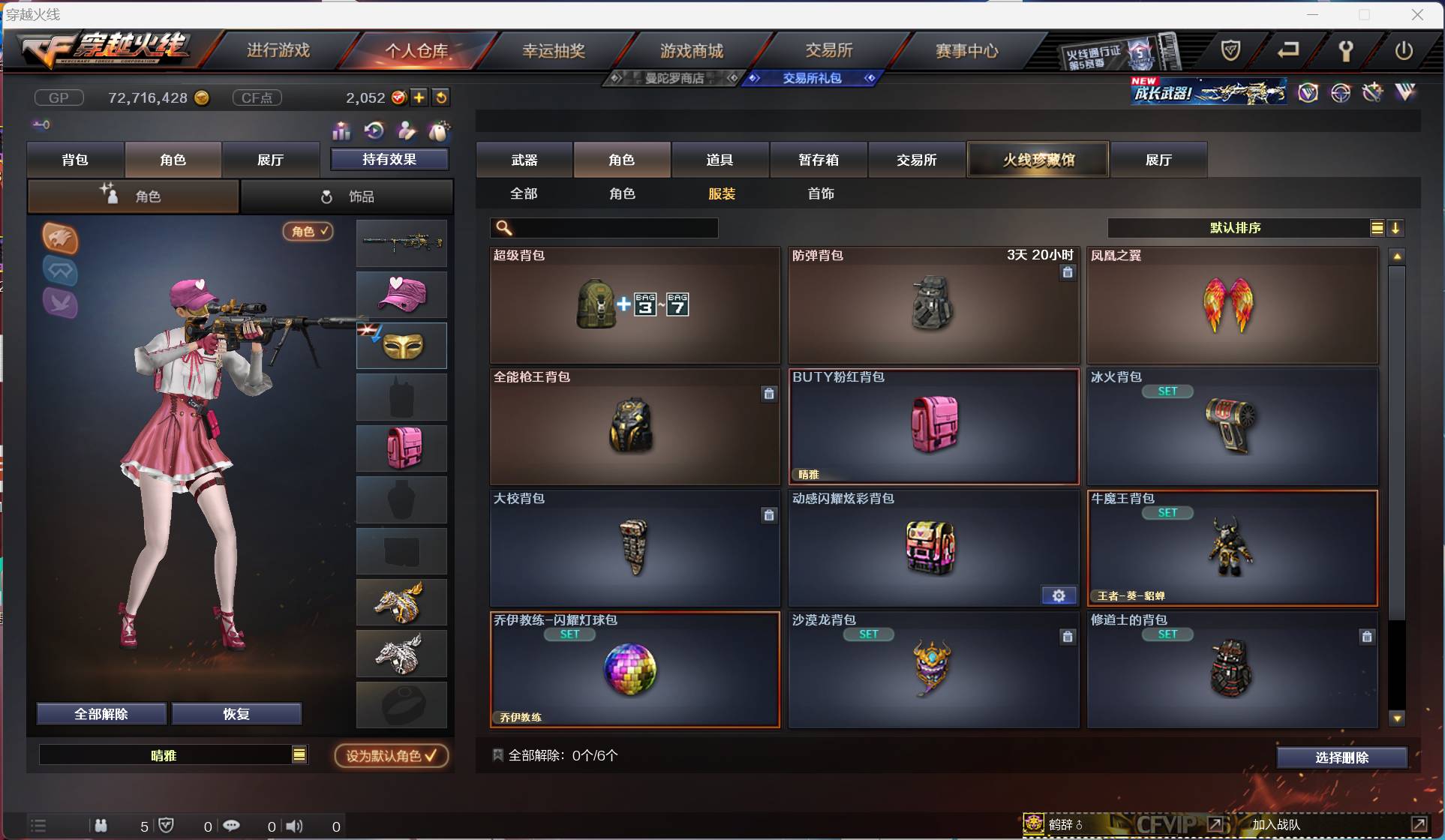Click the search magnifier in the item filter box

click(x=503, y=228)
